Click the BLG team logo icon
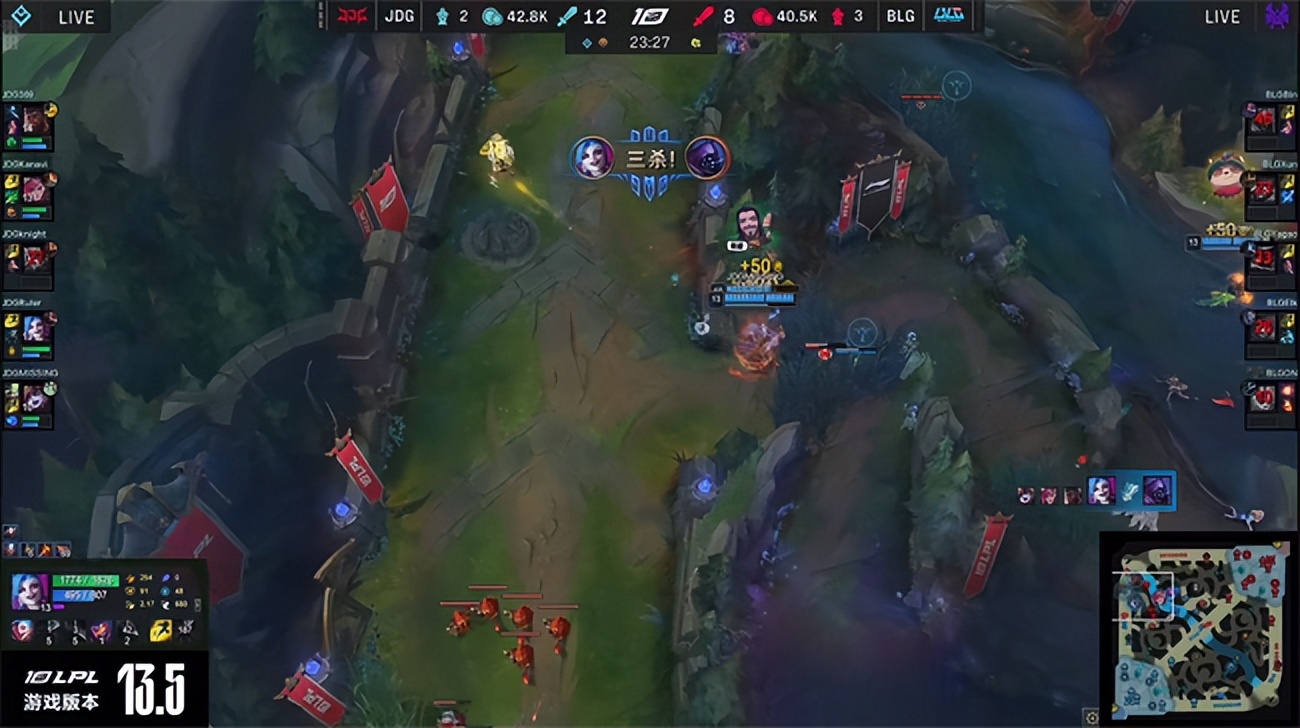The height and width of the screenshot is (728, 1300). (950, 16)
